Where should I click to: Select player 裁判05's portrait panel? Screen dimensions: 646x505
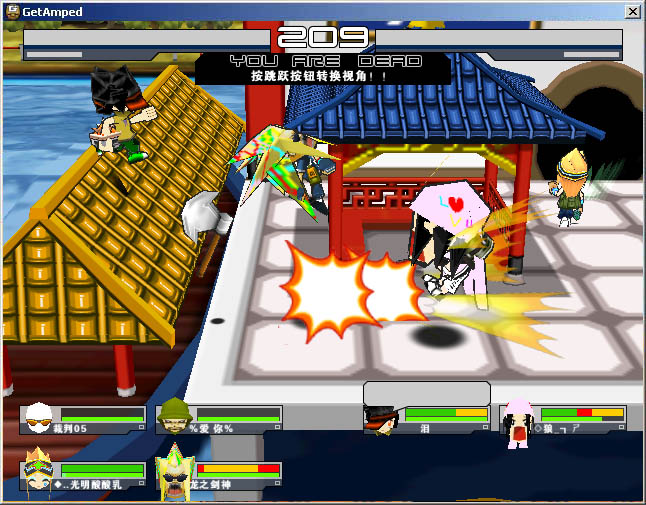40,418
